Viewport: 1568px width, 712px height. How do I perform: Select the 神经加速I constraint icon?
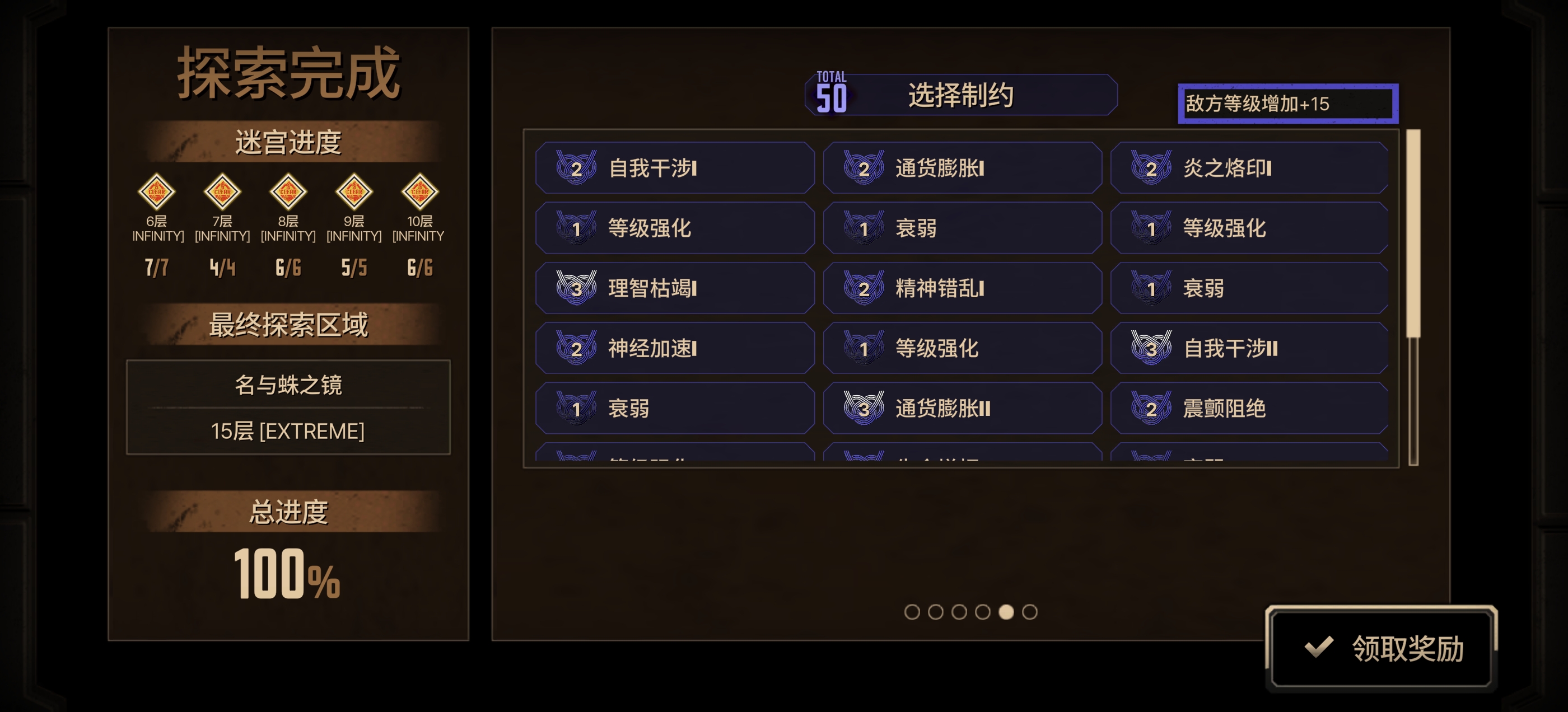pyautogui.click(x=575, y=348)
